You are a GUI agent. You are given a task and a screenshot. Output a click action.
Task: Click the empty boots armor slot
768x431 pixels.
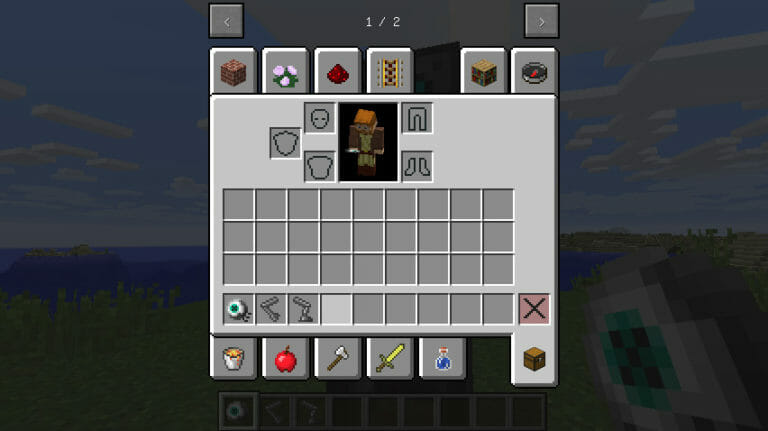tap(416, 165)
